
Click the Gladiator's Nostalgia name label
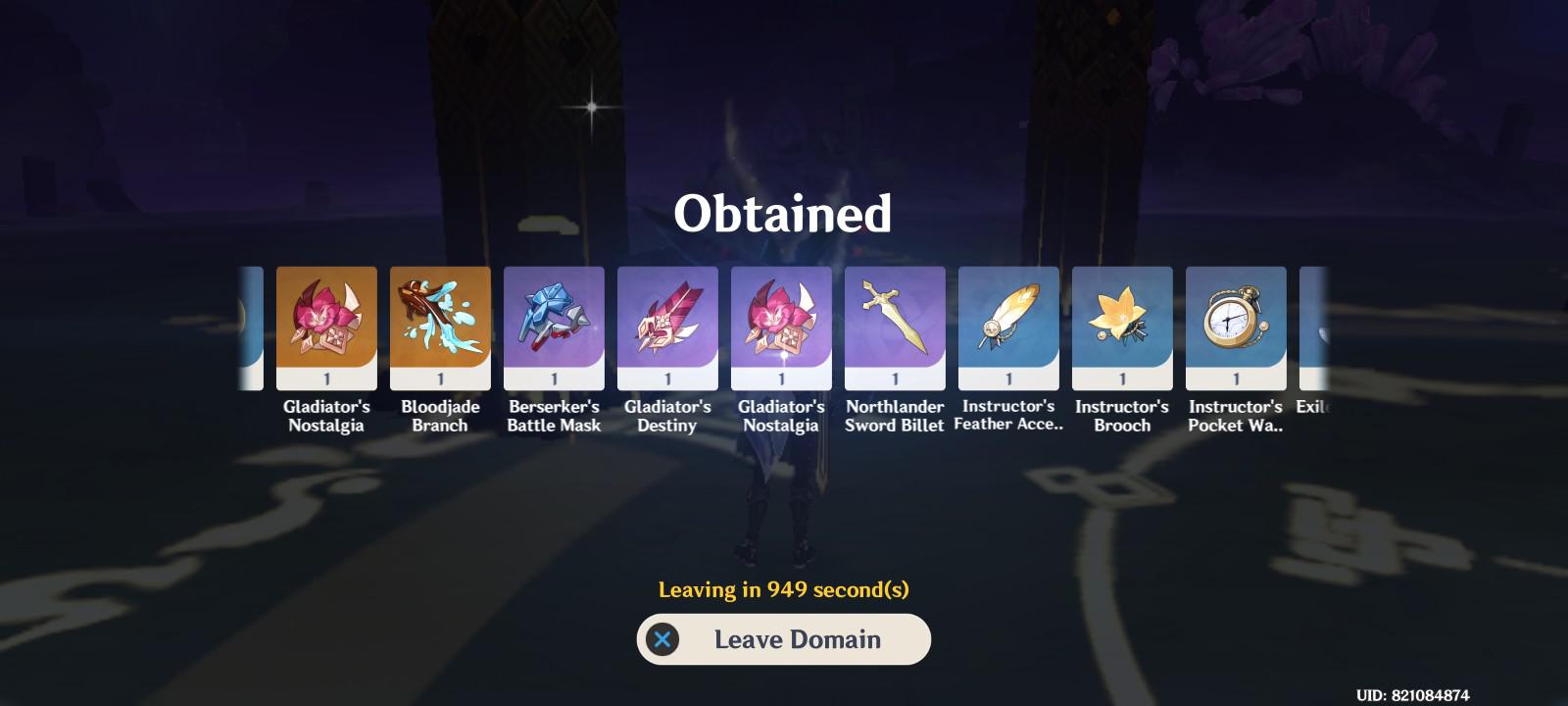325,416
